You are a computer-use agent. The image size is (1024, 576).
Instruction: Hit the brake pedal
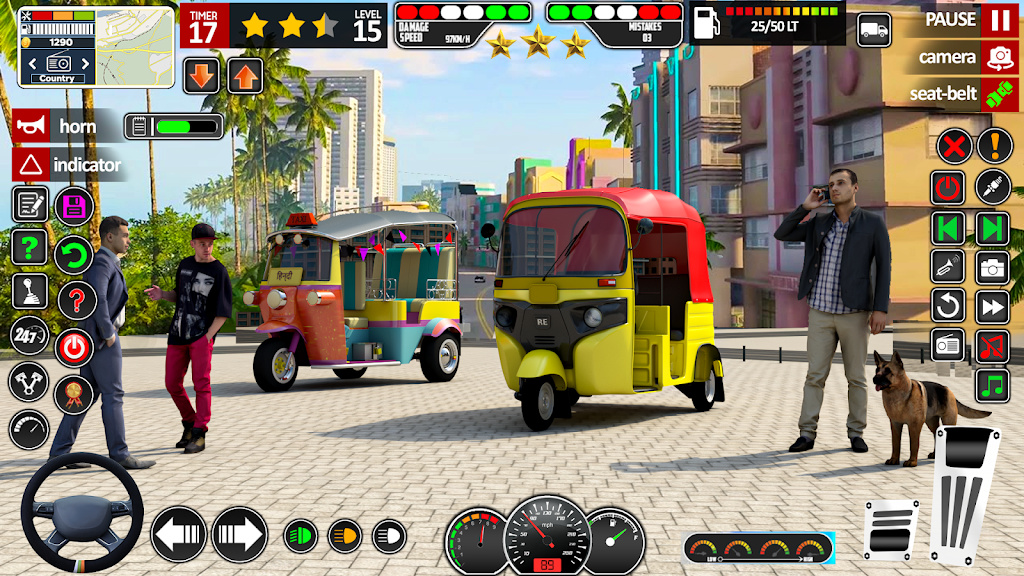click(x=891, y=530)
